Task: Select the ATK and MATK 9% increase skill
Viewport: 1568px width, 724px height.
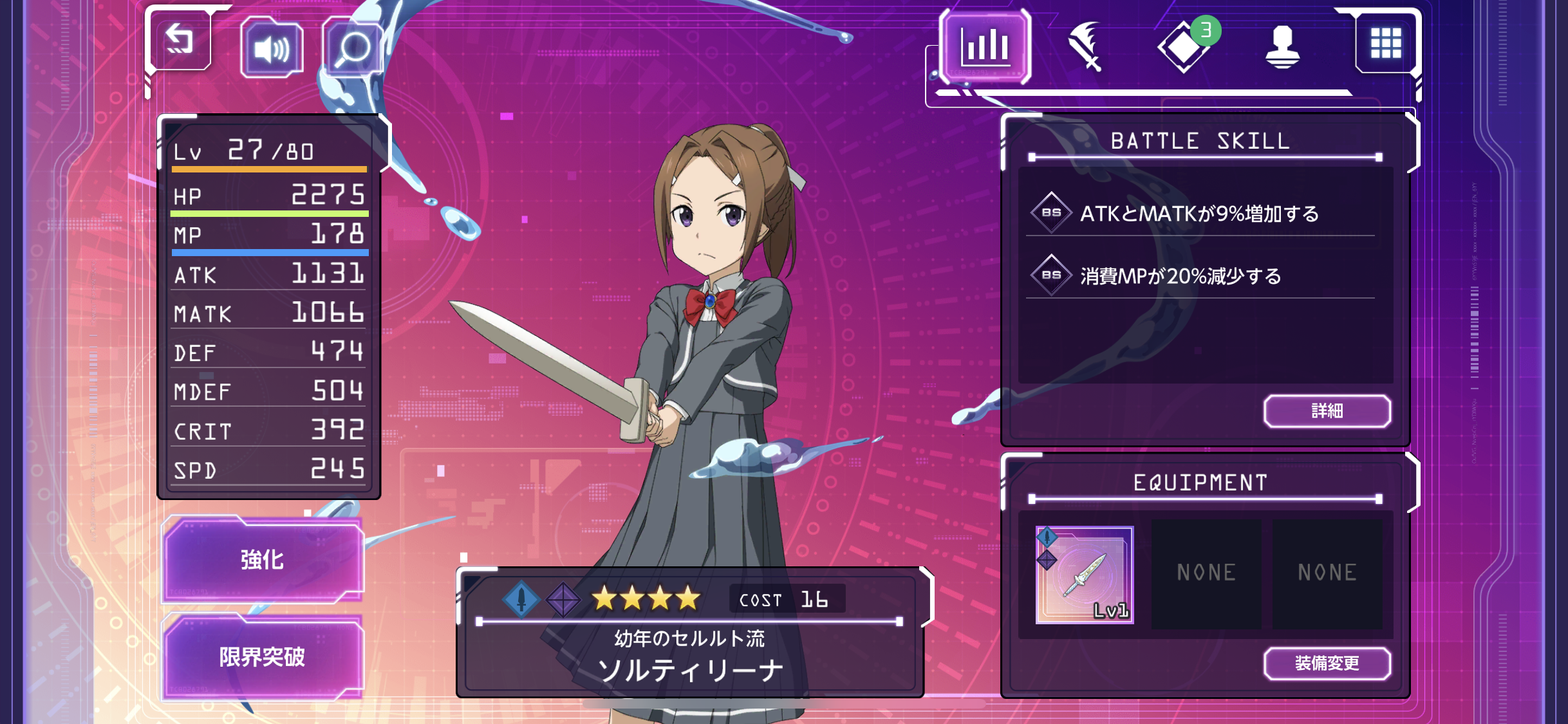Action: pos(1200,214)
